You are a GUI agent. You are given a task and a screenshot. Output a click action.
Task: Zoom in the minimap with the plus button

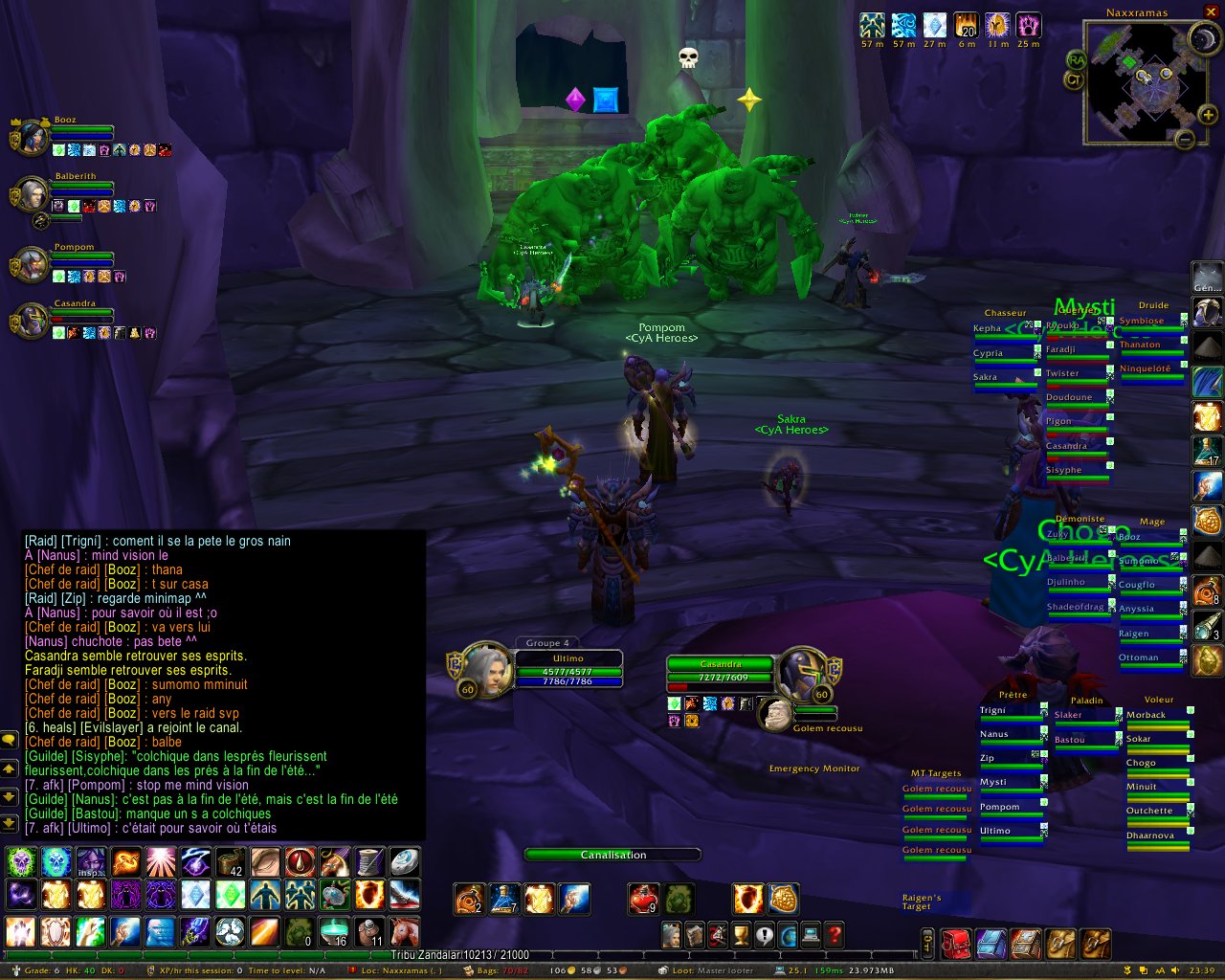point(1209,116)
